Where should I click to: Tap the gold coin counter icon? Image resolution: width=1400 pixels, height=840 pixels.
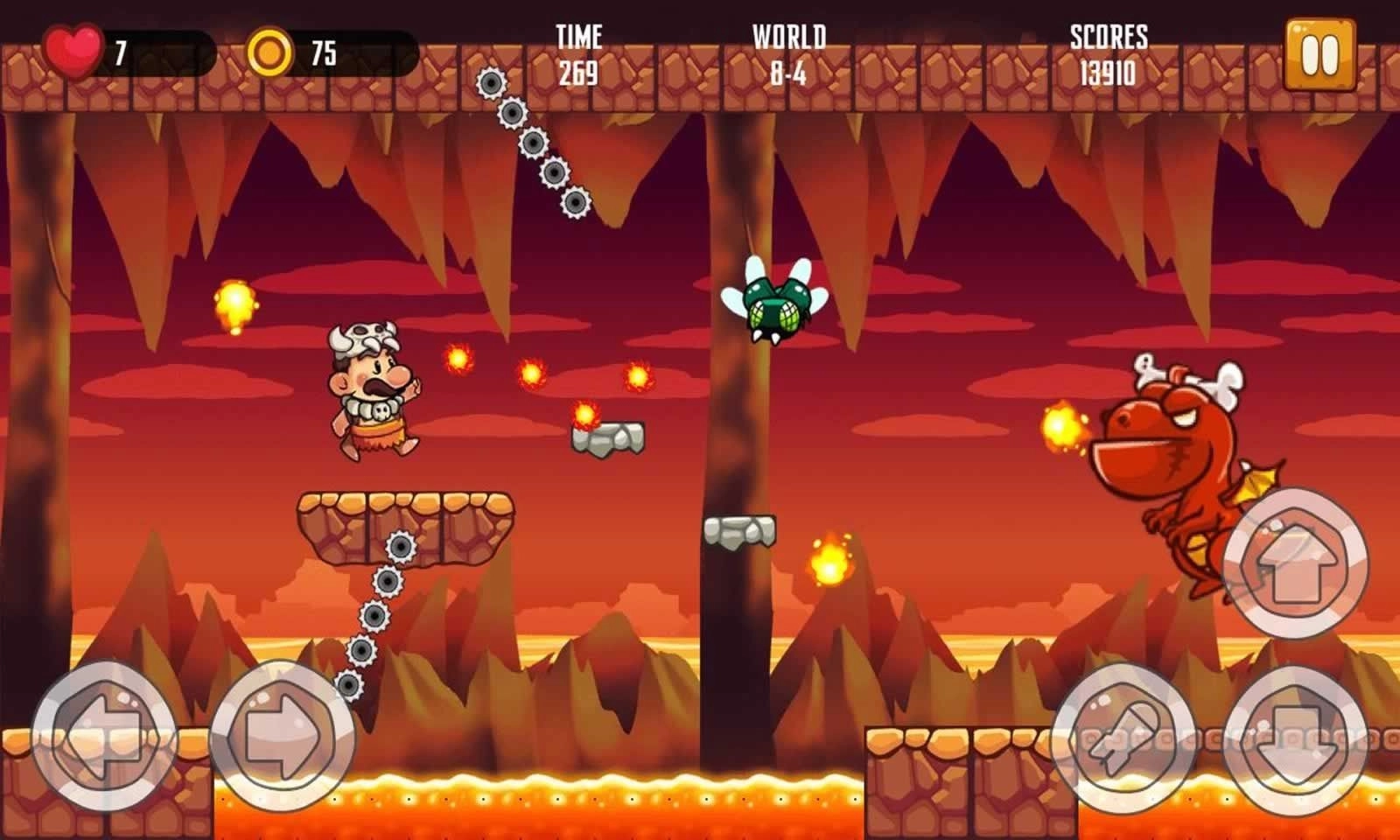[x=272, y=50]
